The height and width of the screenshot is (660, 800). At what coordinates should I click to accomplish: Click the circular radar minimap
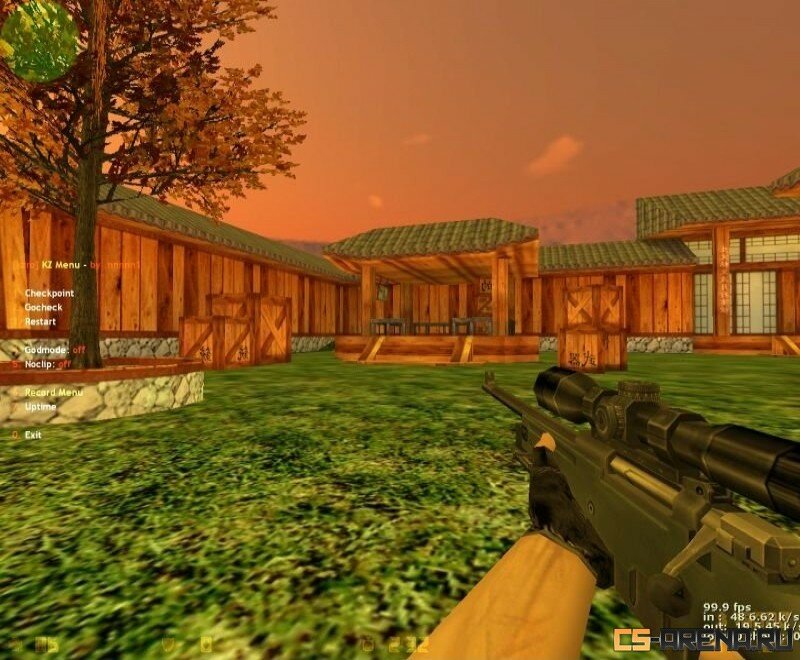(x=40, y=40)
